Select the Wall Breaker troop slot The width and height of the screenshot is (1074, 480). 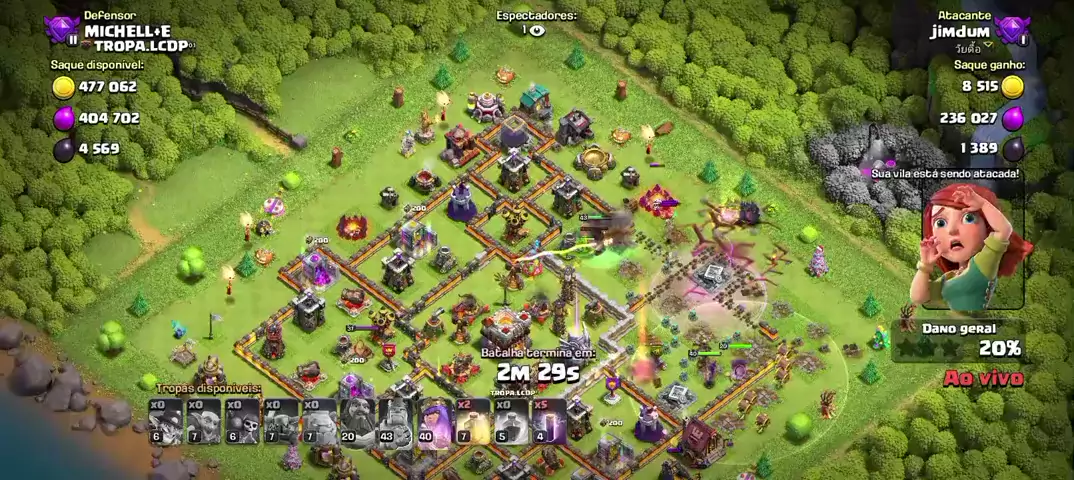pos(241,421)
